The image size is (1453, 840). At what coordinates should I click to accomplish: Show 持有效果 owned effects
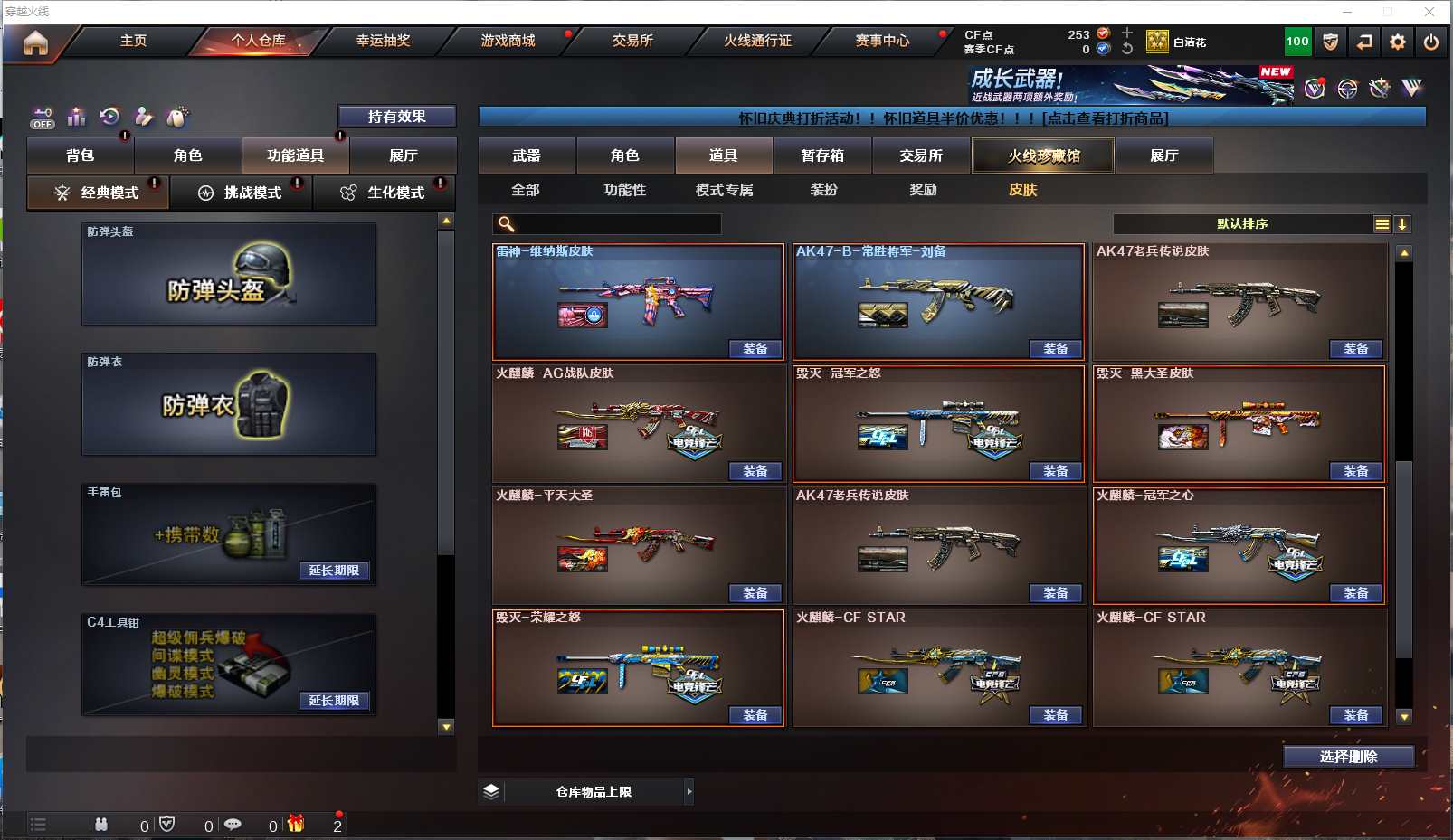[x=396, y=117]
